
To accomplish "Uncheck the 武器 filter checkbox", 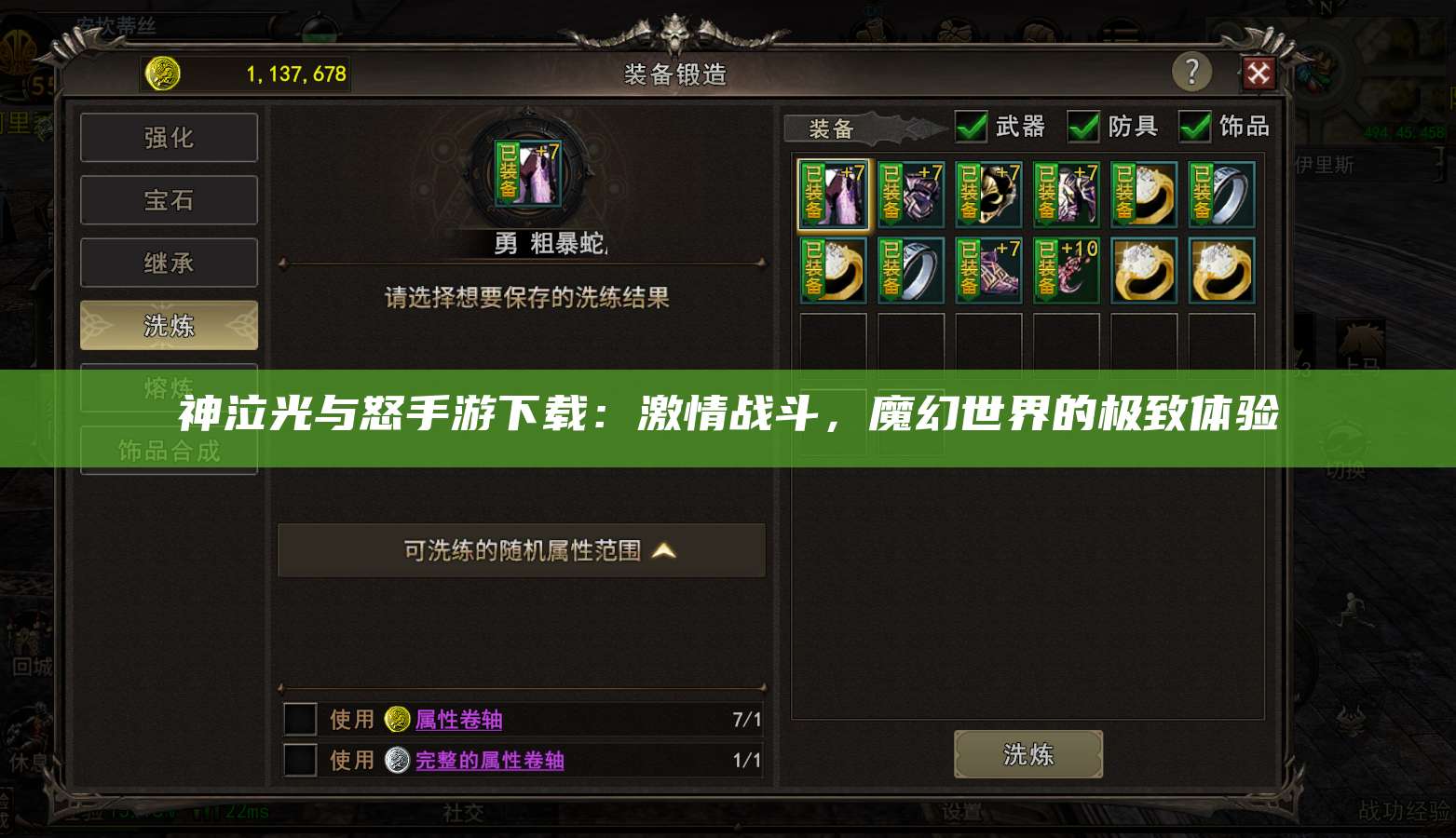I will [x=971, y=127].
